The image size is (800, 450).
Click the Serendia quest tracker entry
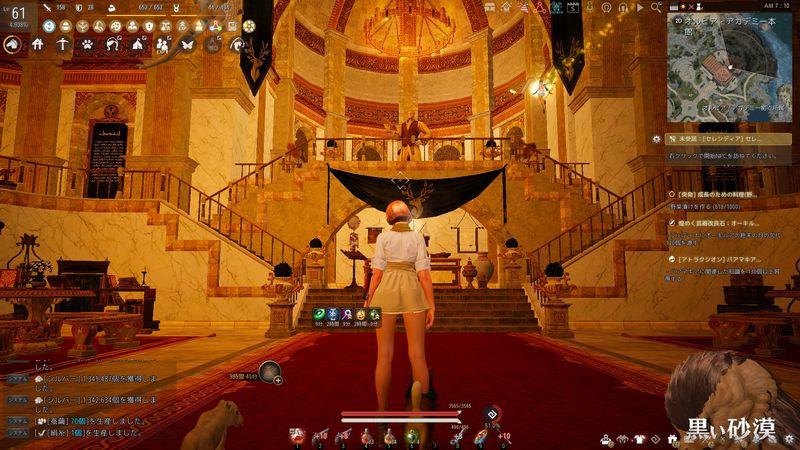tap(720, 138)
